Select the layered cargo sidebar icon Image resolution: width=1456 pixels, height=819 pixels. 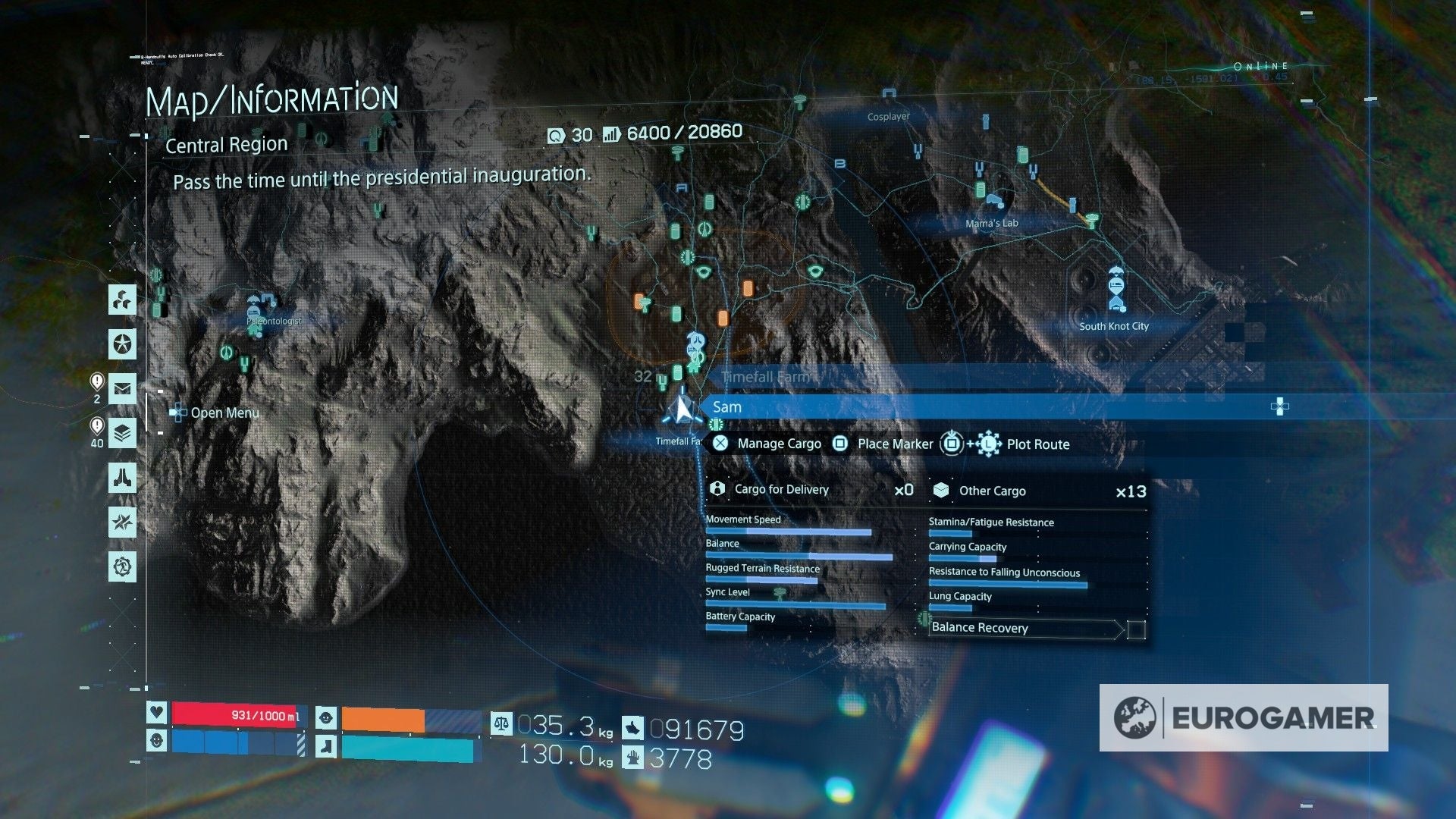[123, 434]
